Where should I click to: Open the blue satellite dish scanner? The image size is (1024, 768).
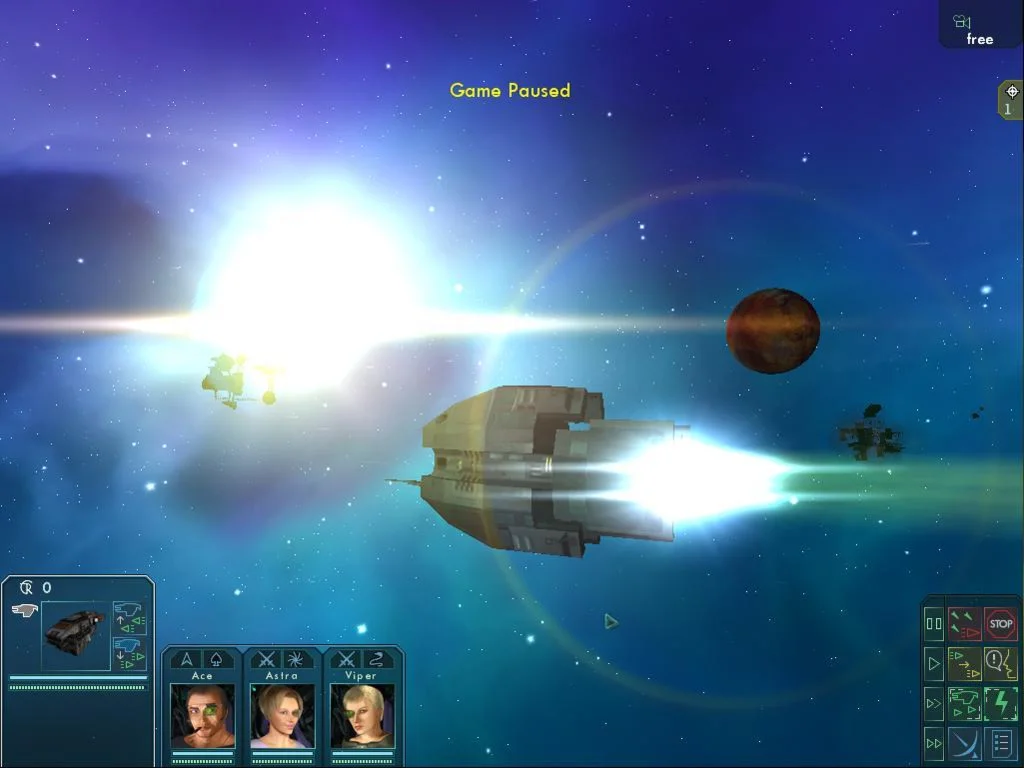point(965,743)
